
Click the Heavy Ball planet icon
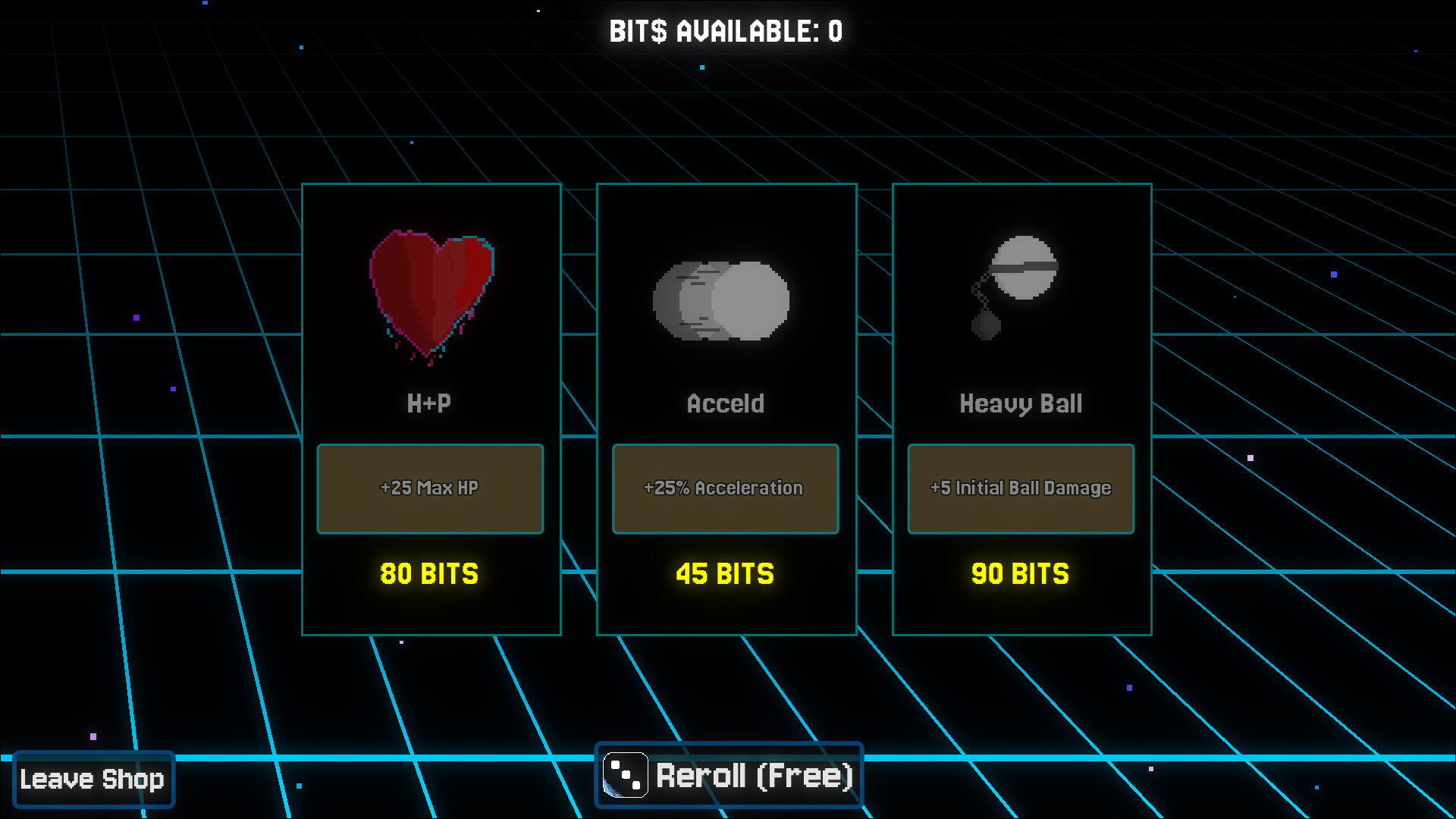tap(1023, 271)
